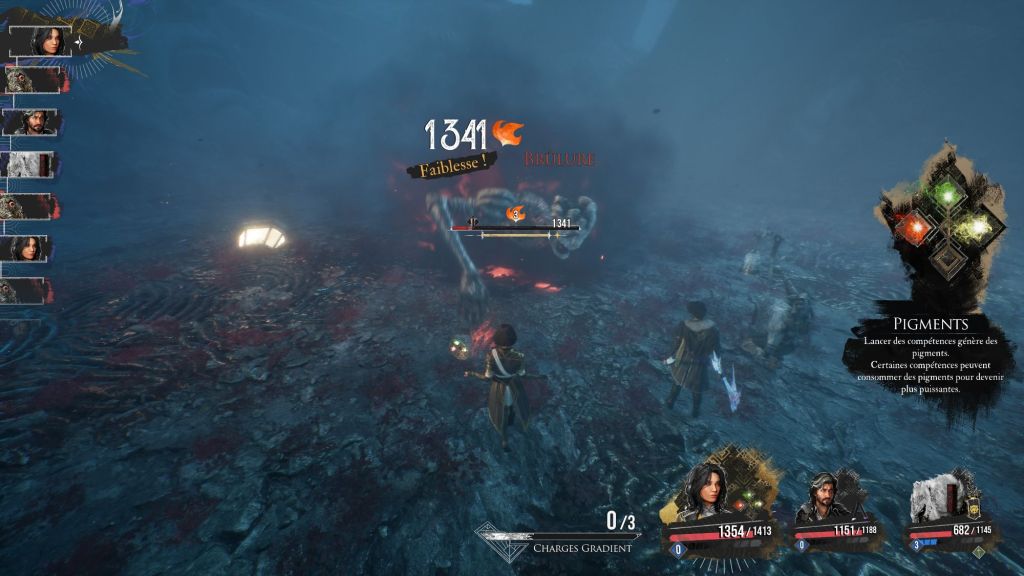The image size is (1024, 576).
Task: Select the active Lune portrait heading the turn order
Action: (47, 40)
